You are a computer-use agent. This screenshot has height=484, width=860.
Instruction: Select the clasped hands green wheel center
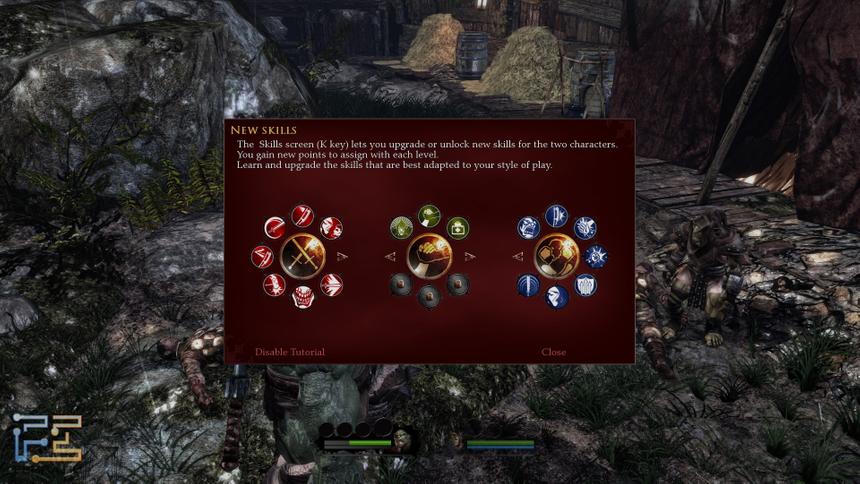point(429,256)
